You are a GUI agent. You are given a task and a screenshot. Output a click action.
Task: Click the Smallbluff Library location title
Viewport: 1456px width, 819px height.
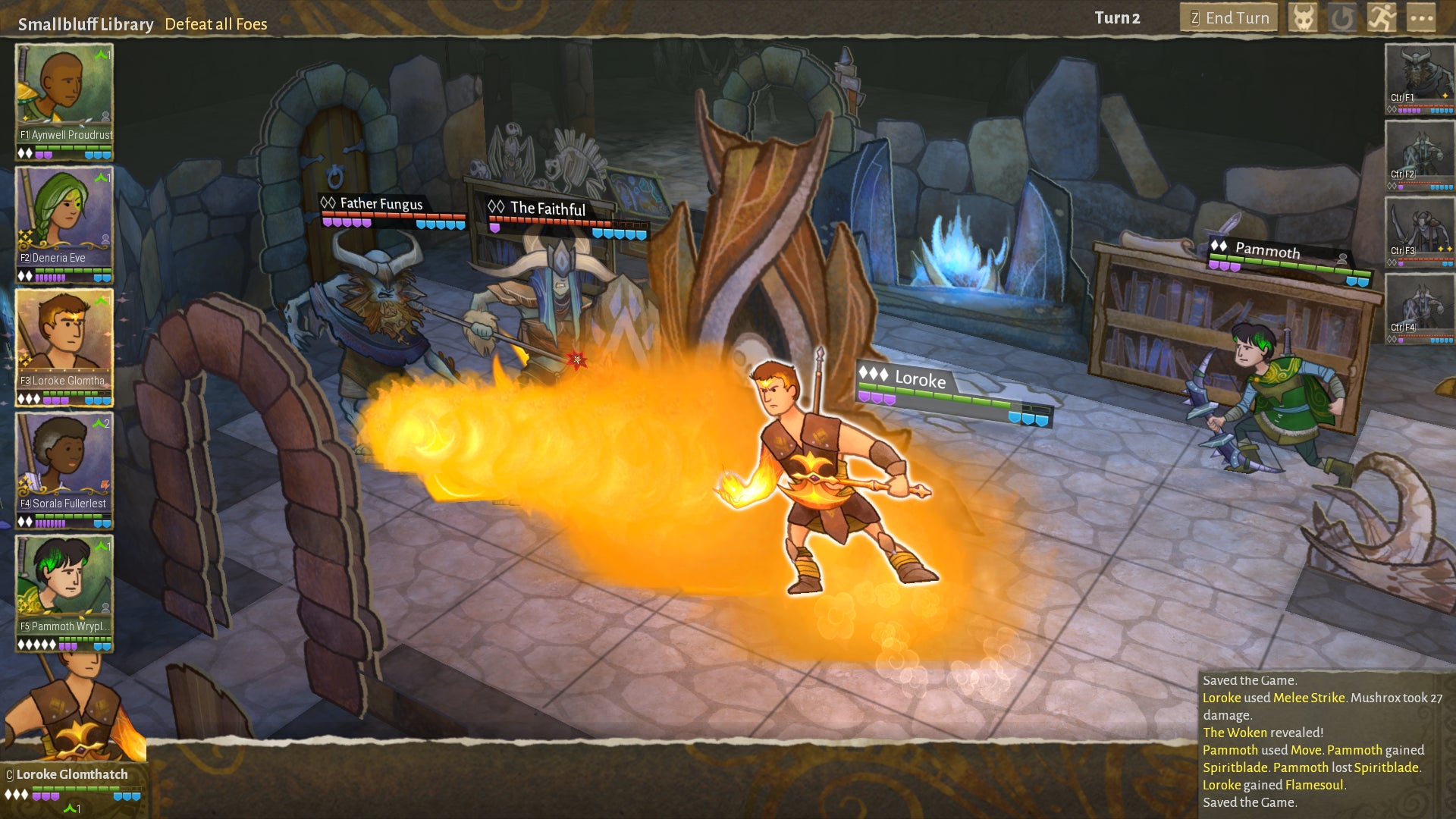[x=86, y=23]
